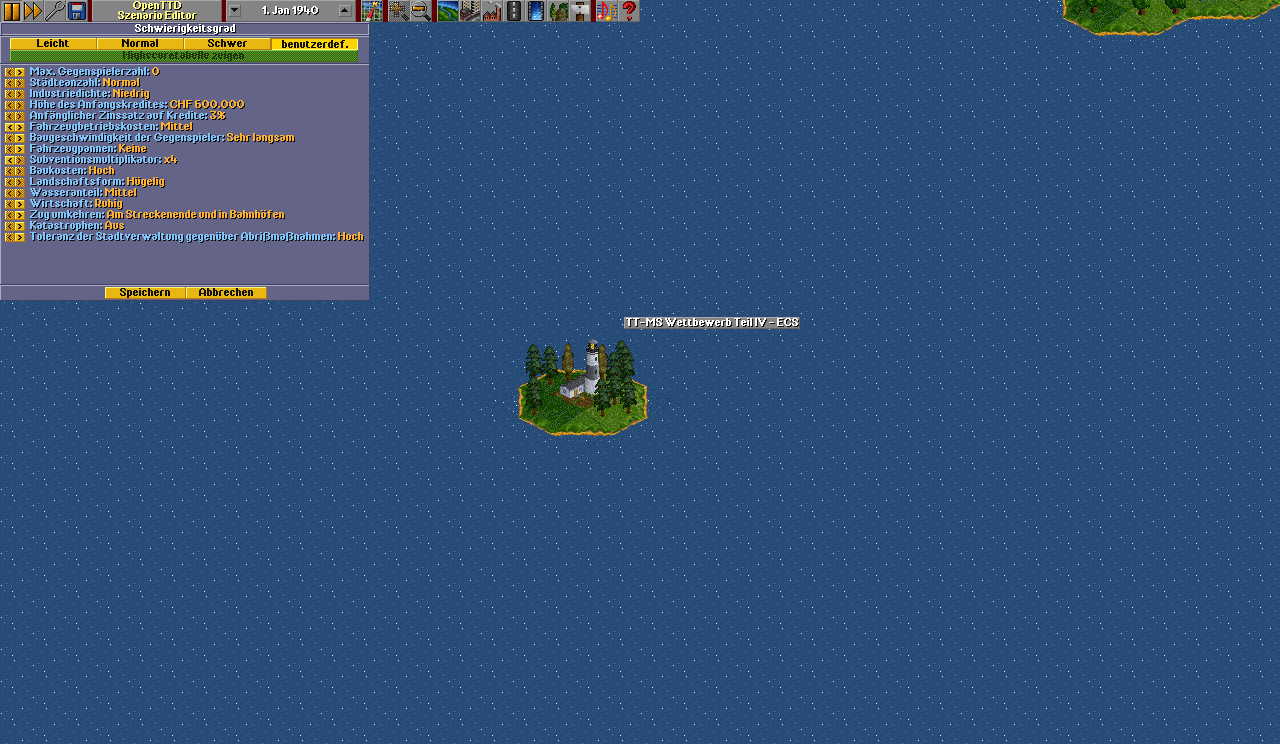This screenshot has height=744, width=1280.
Task: Toggle fast forward mode
Action: [x=33, y=11]
